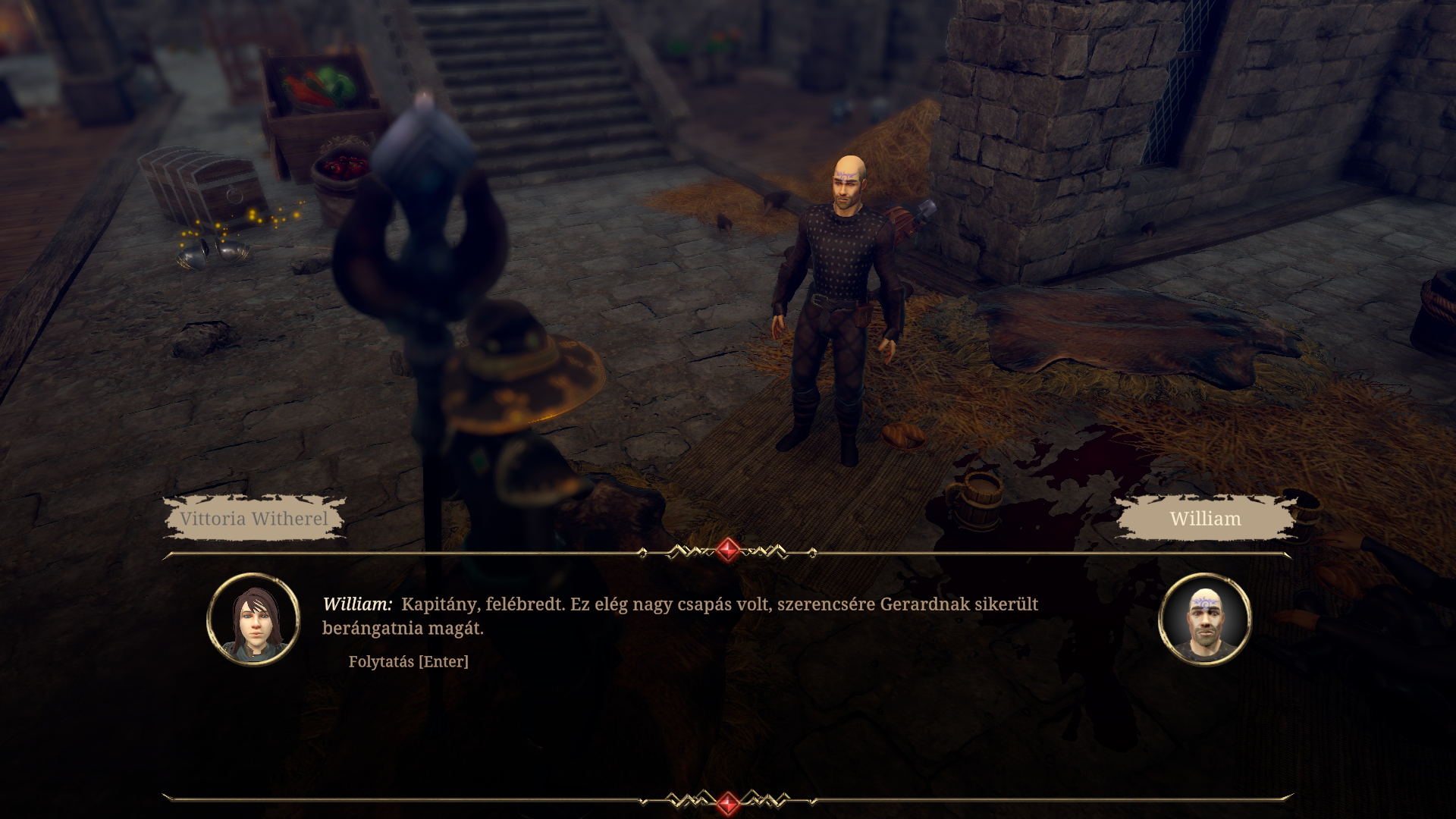Click William's bald portrait
Screen dimensions: 1456x819
[x=1204, y=620]
